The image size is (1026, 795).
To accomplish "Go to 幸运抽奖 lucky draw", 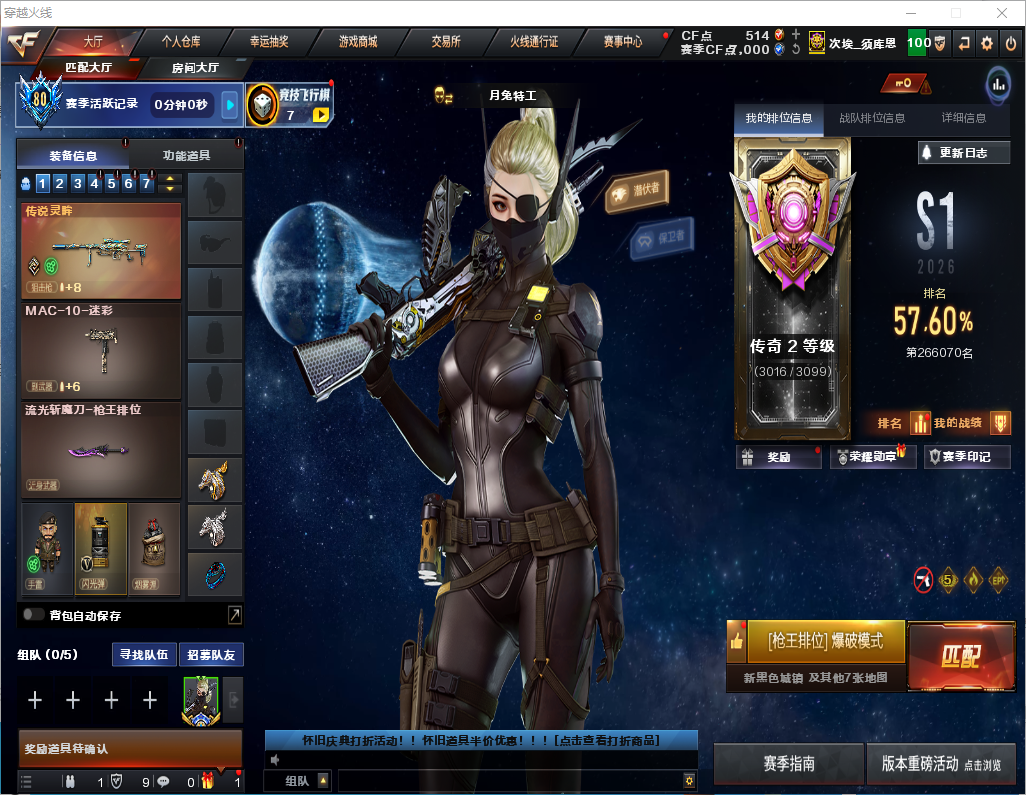I will tap(269, 42).
